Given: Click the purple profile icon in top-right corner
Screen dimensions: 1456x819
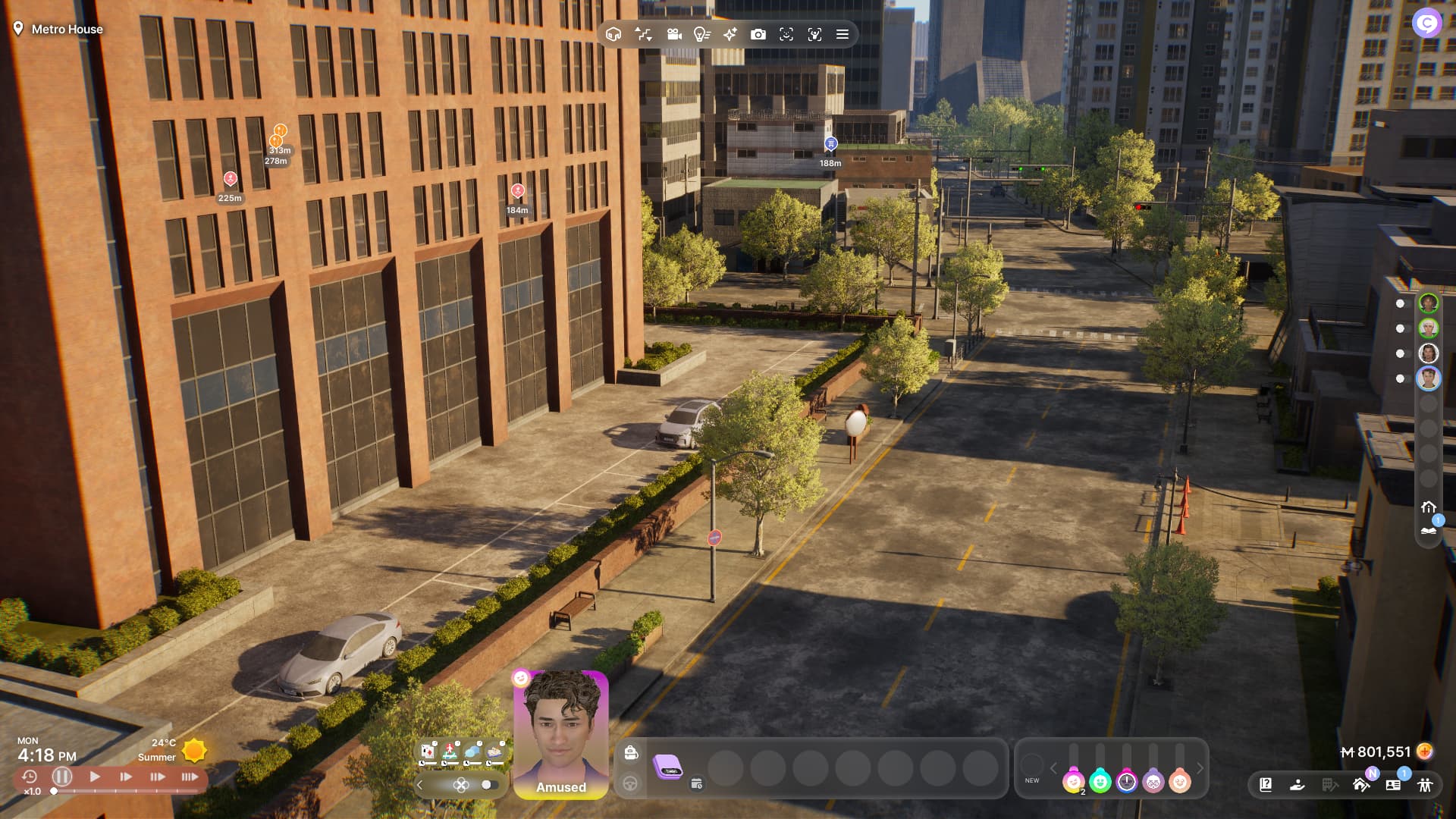Looking at the screenshot, I should [1426, 24].
